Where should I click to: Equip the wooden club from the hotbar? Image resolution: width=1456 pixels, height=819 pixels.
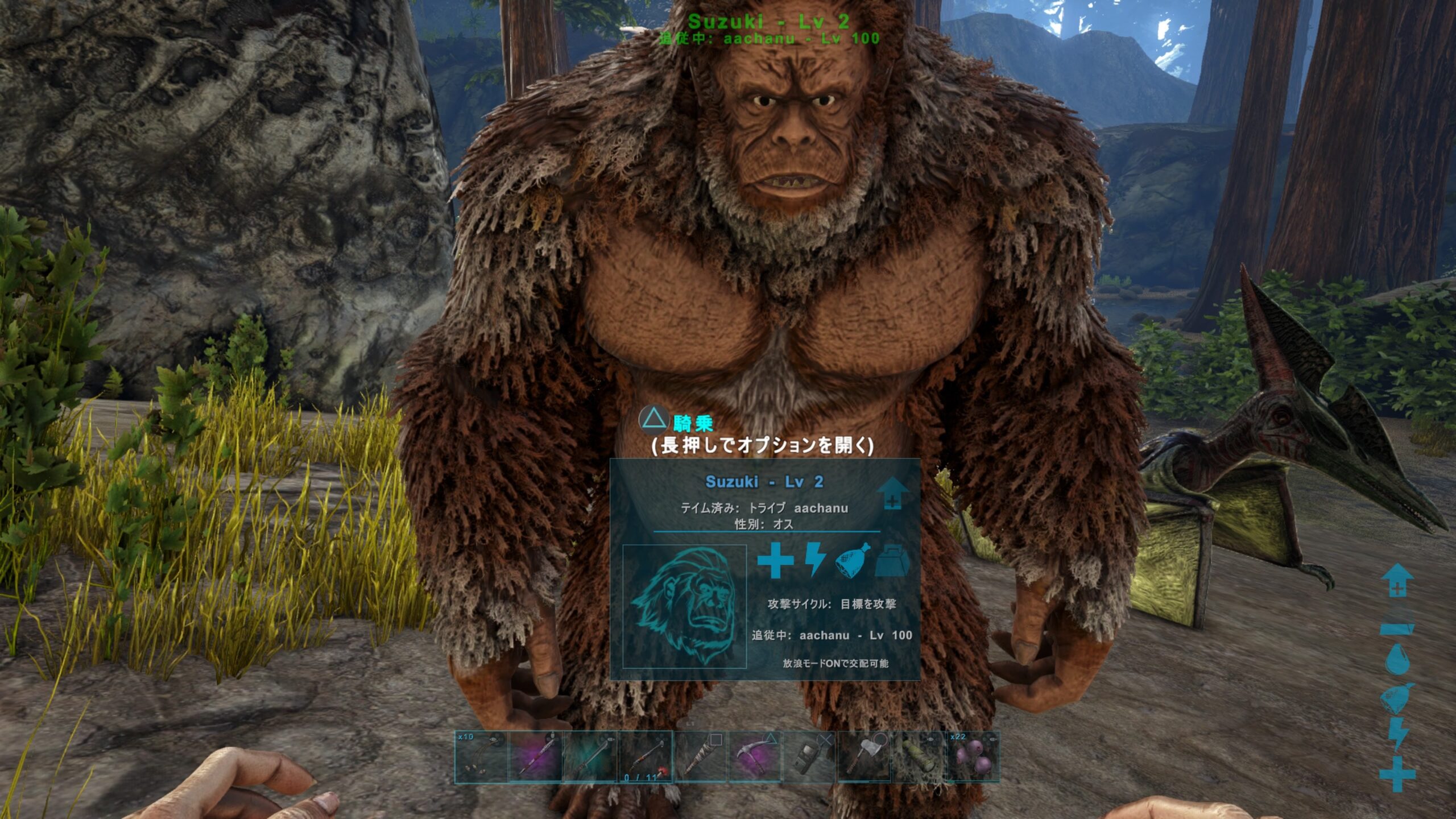(x=700, y=757)
